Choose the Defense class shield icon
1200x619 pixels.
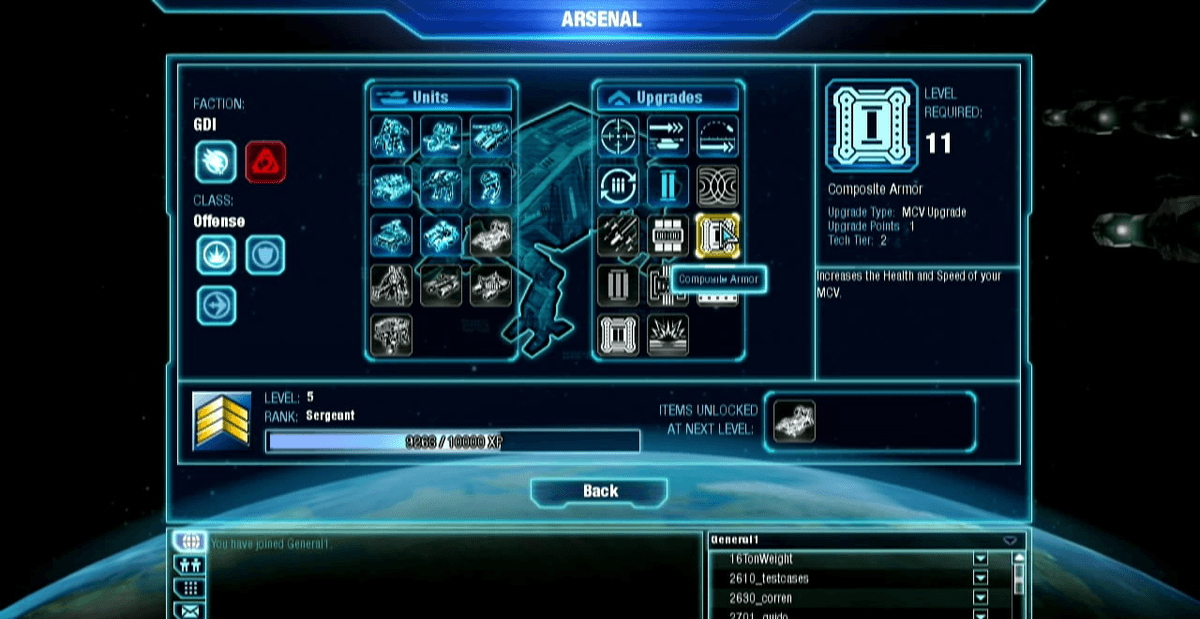click(265, 255)
